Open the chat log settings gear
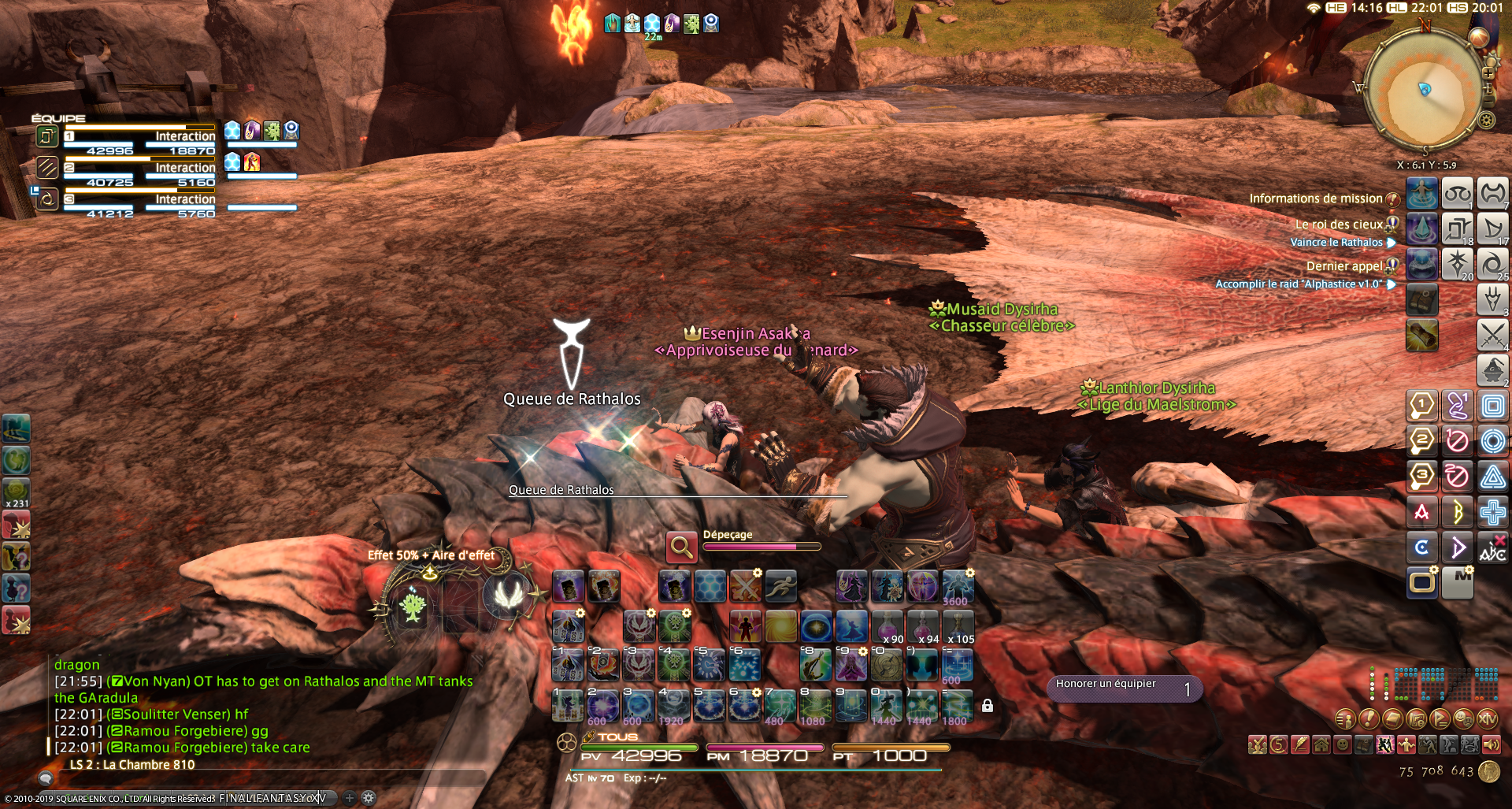Image resolution: width=1512 pixels, height=809 pixels. (368, 797)
